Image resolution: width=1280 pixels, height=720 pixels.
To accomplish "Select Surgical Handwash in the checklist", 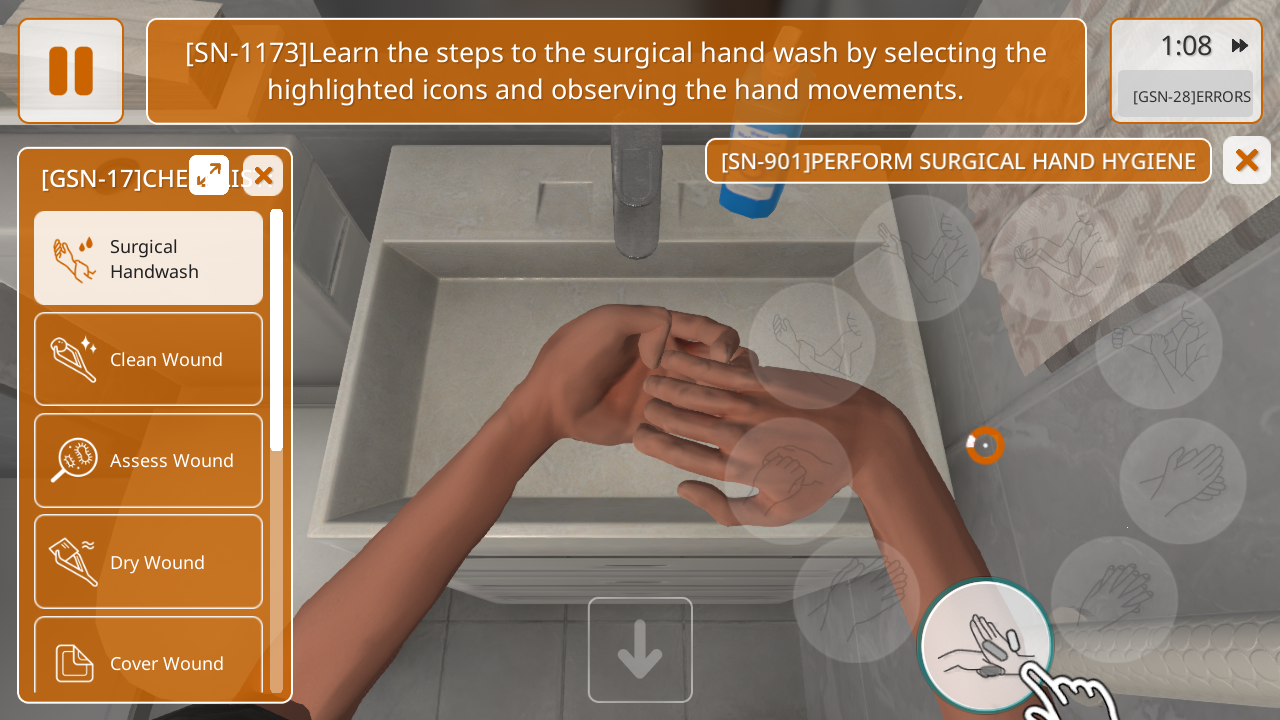I will coord(148,258).
